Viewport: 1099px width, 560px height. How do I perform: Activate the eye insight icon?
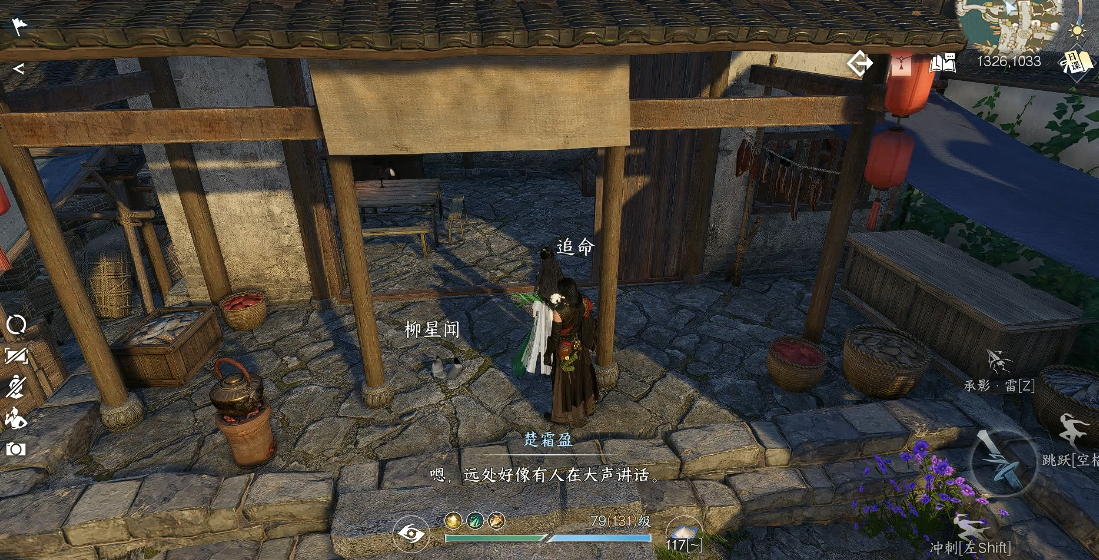click(x=411, y=534)
